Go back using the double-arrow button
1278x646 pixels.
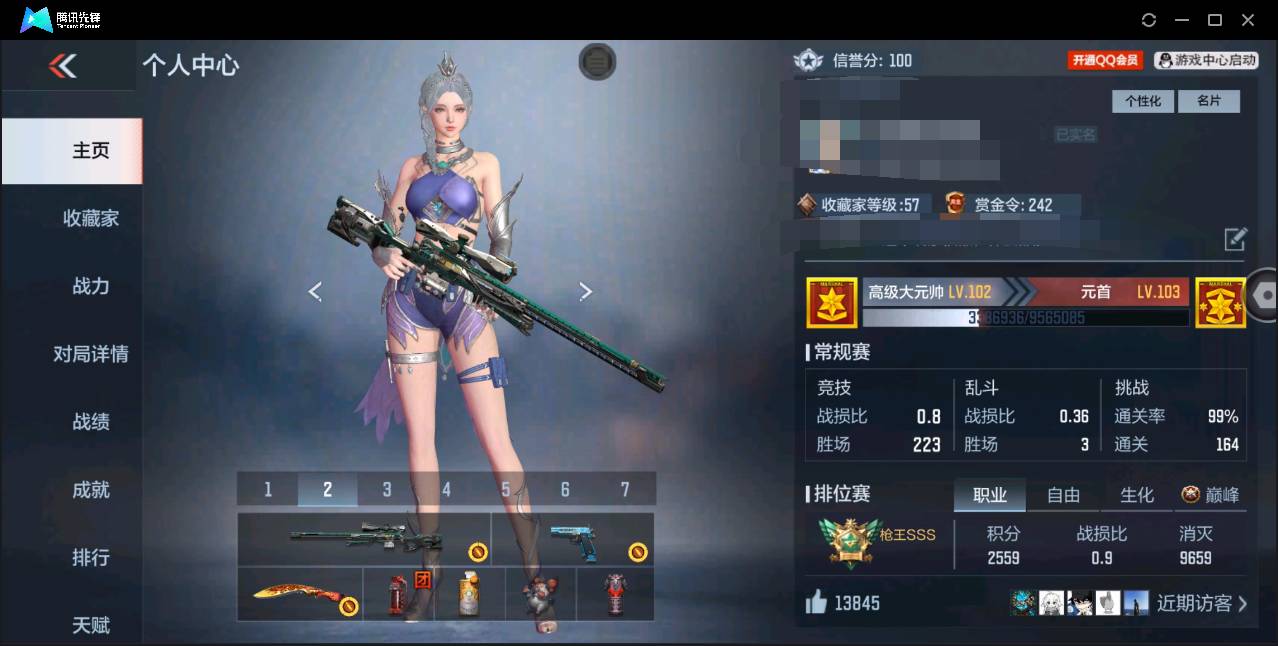click(x=62, y=67)
